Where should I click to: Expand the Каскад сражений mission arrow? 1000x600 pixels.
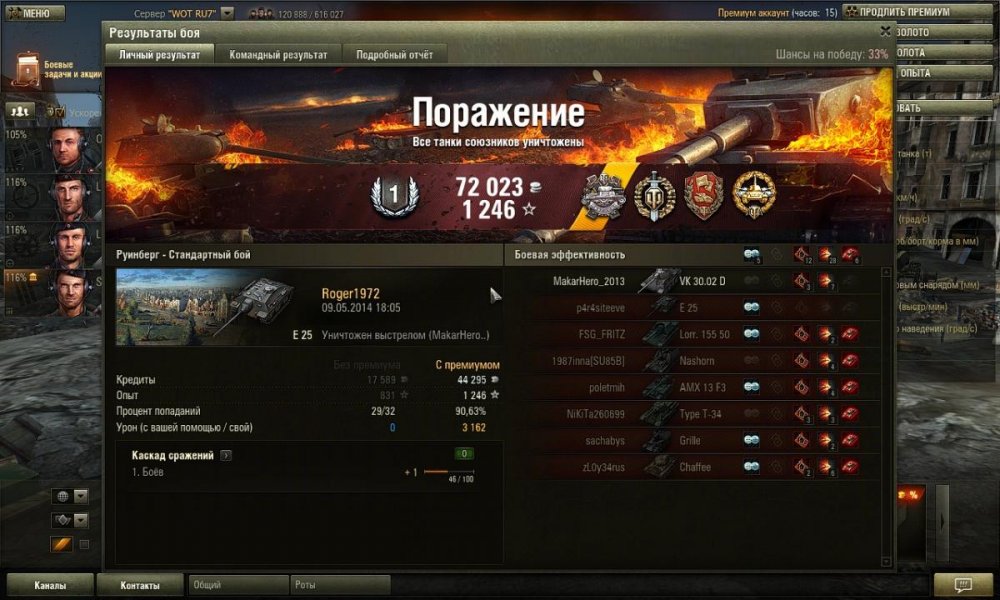[x=226, y=455]
